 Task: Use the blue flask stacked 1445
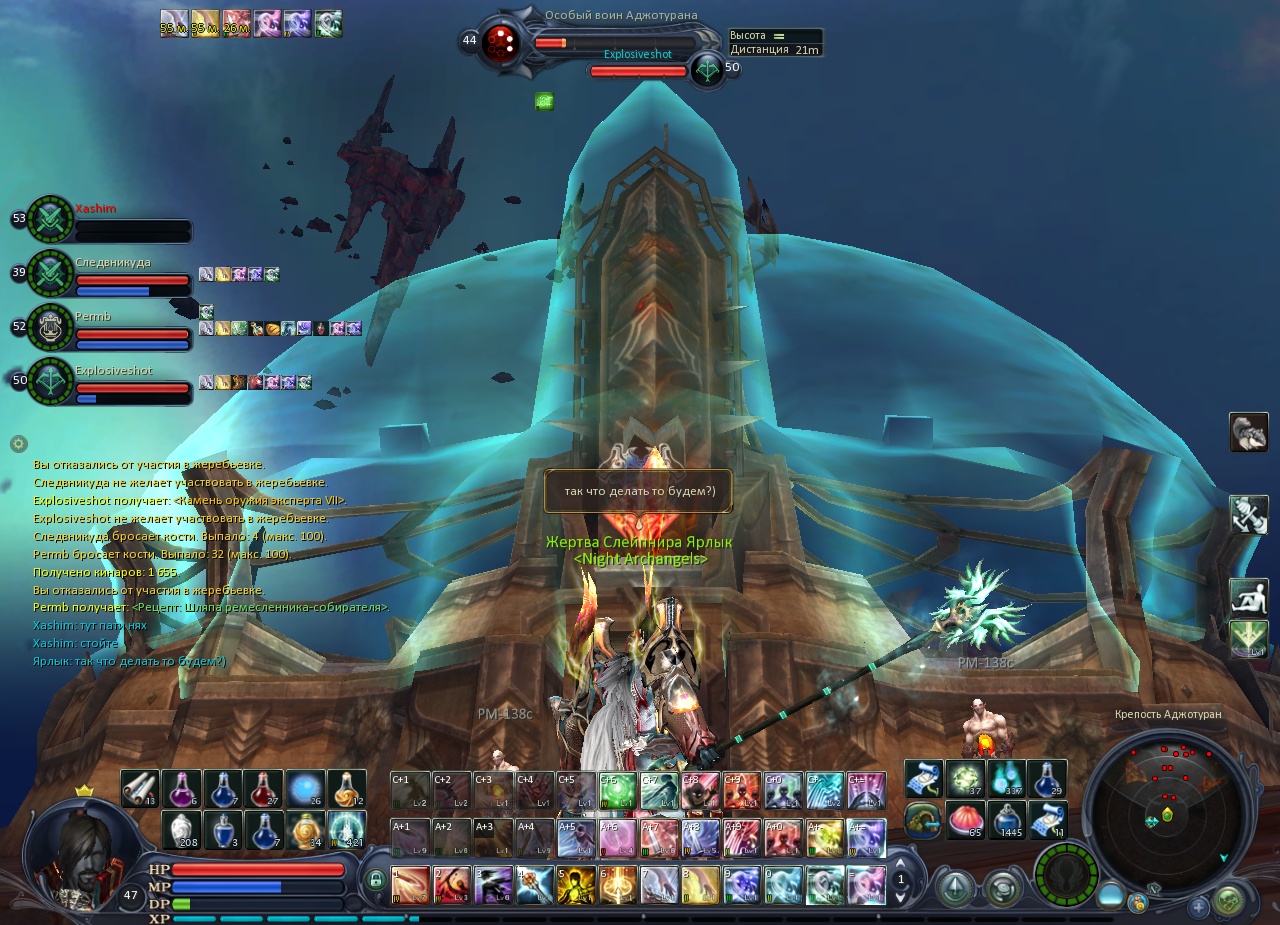(x=1006, y=820)
